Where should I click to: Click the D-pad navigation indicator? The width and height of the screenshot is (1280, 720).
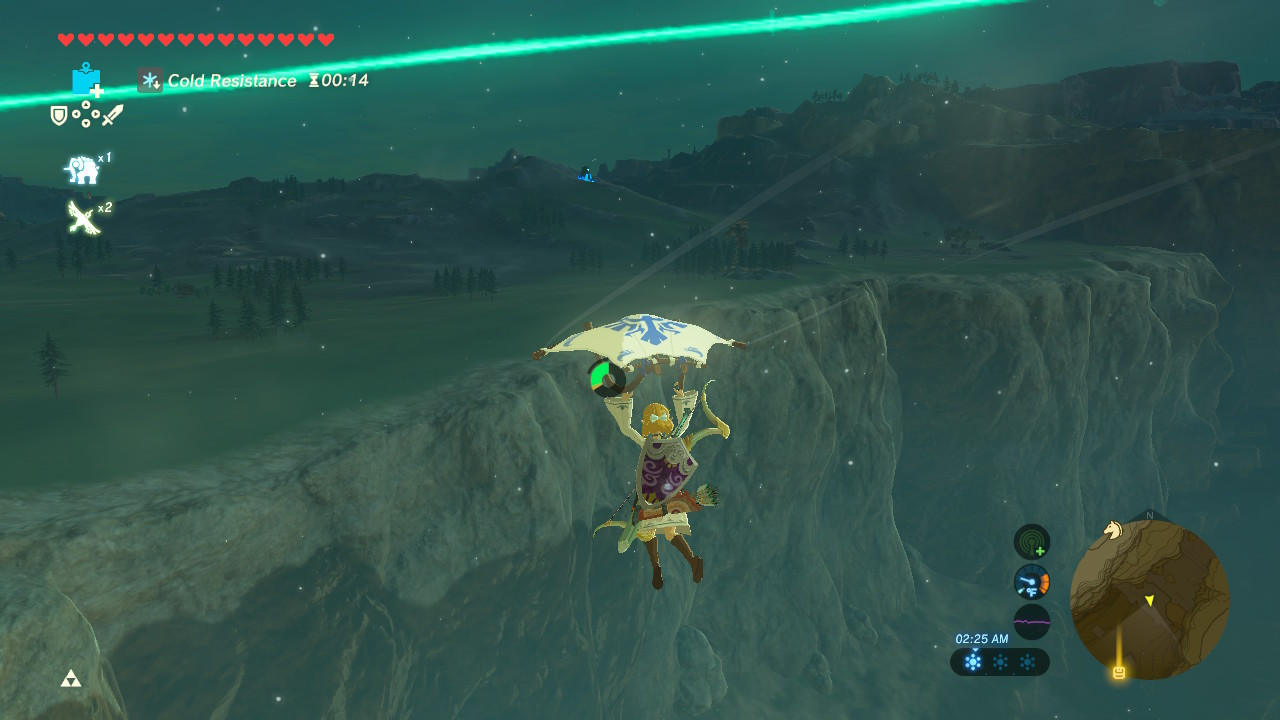point(85,113)
